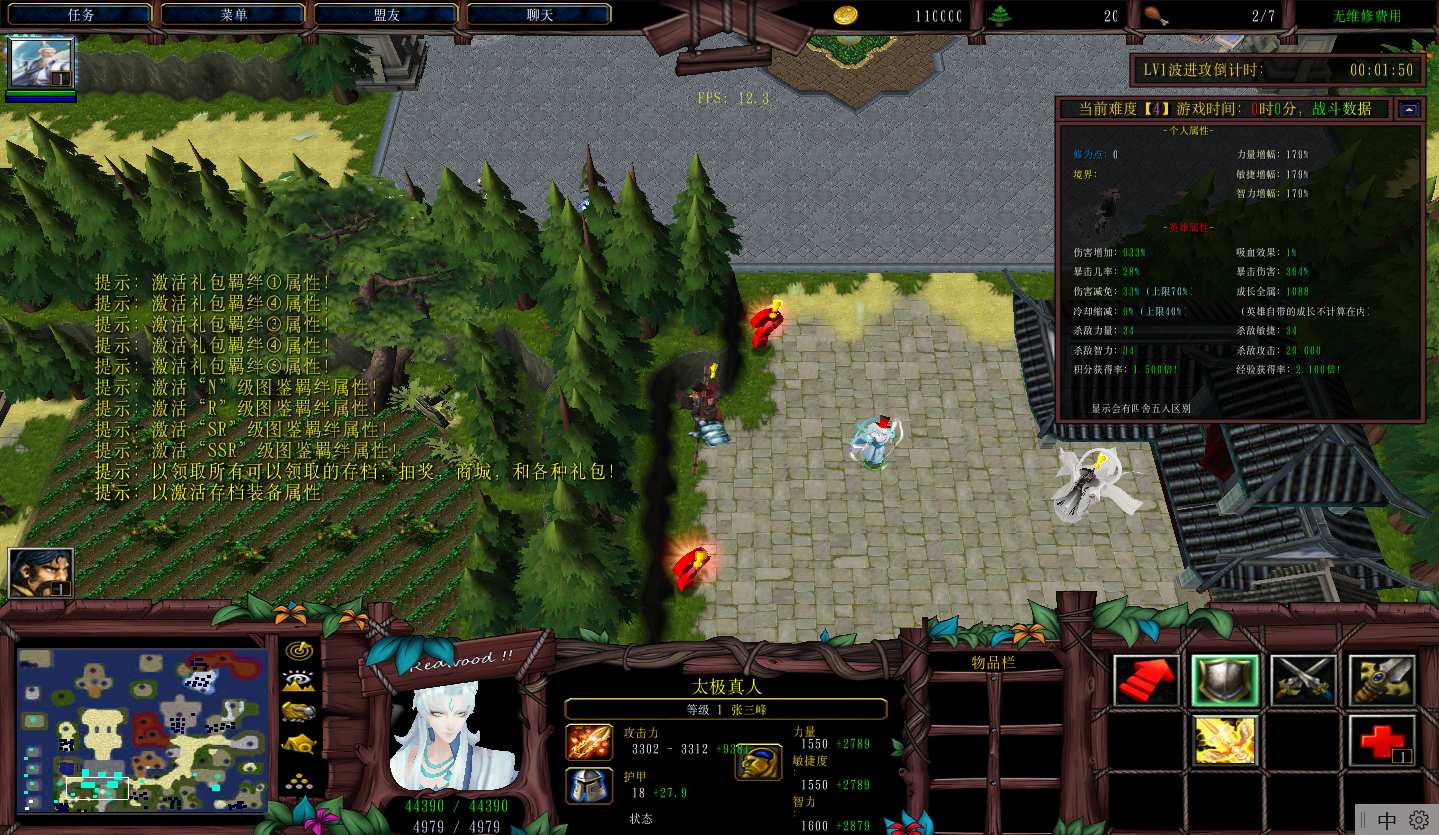
Task: Select the white-haired hero icon top-left
Action: 41,64
